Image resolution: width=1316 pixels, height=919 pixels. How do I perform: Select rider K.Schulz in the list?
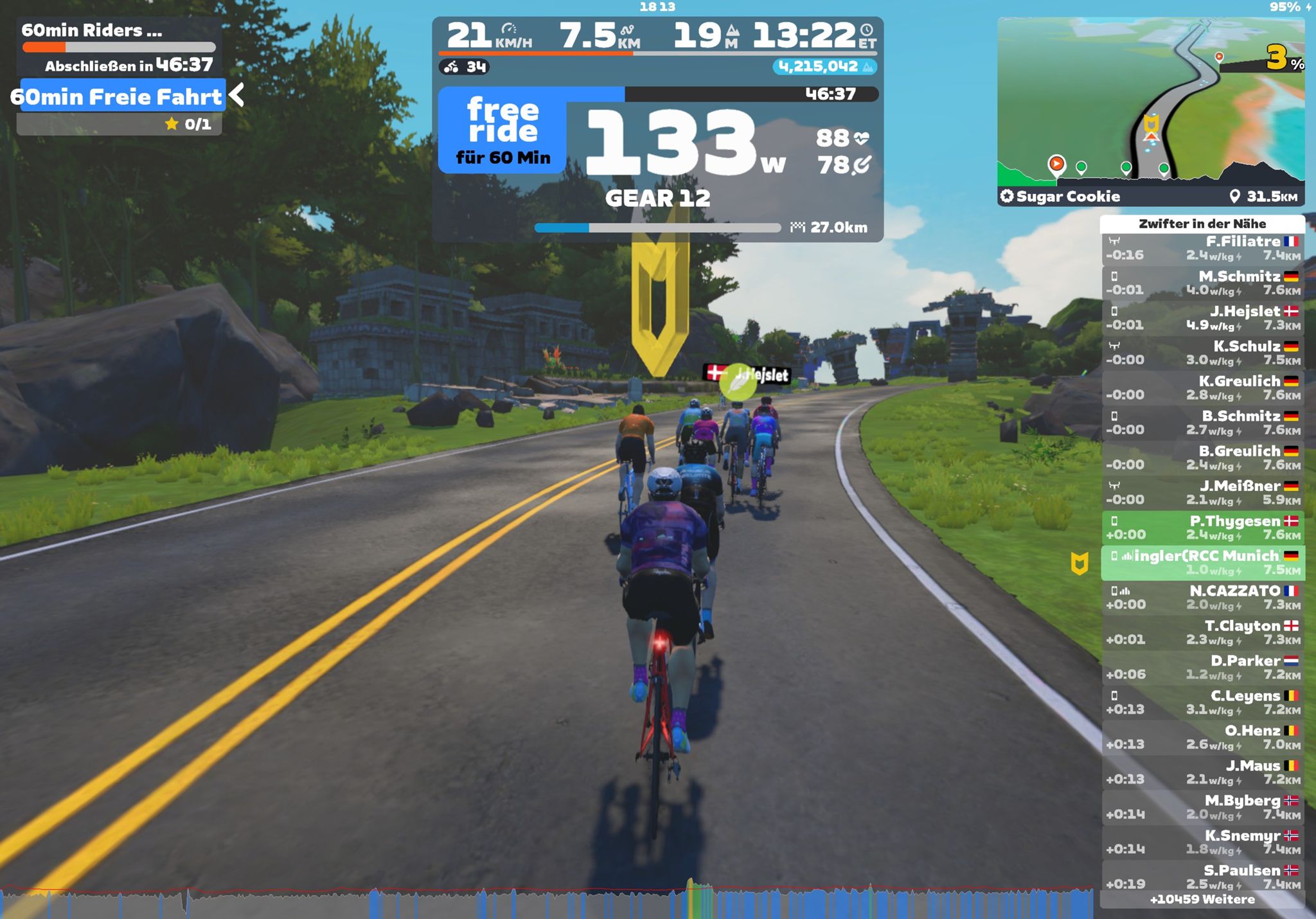[x=1202, y=353]
